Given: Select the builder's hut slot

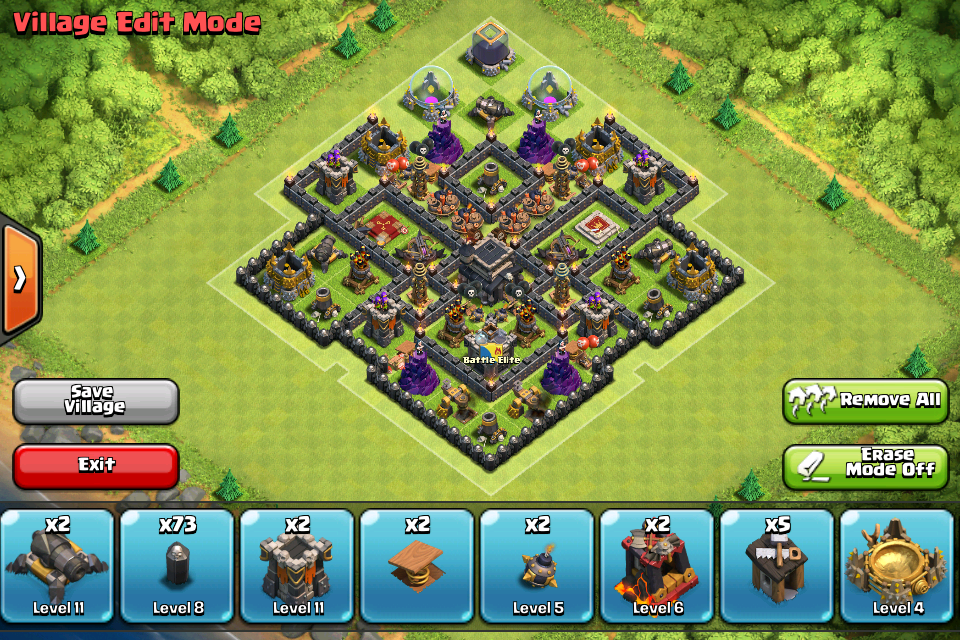Looking at the screenshot, I should (x=777, y=566).
